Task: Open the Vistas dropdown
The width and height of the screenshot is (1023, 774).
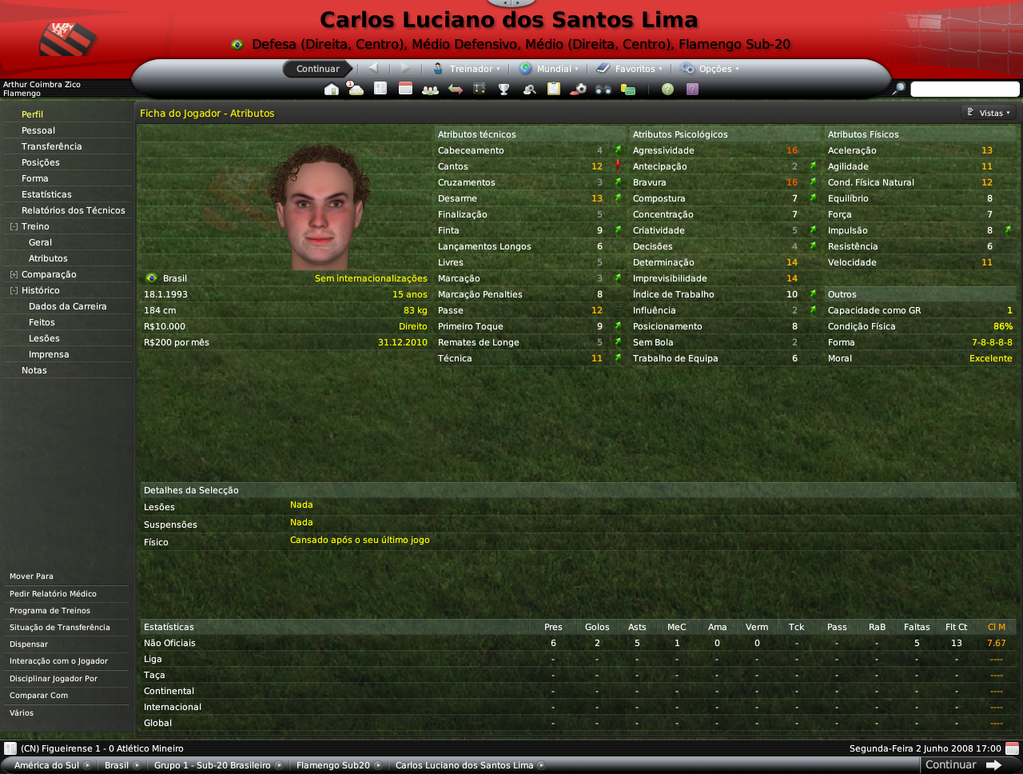Action: click(x=988, y=113)
